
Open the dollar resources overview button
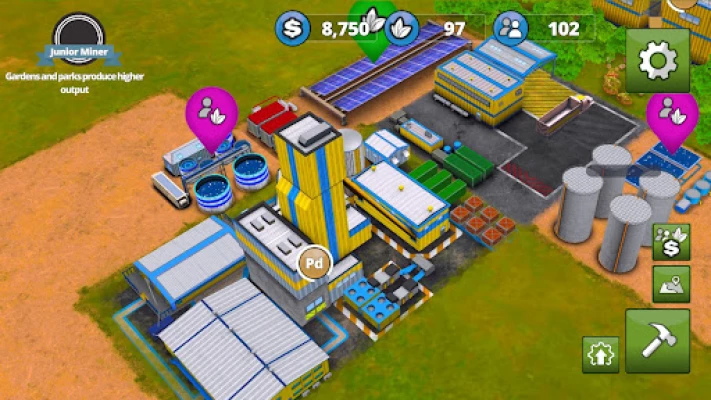click(x=670, y=242)
